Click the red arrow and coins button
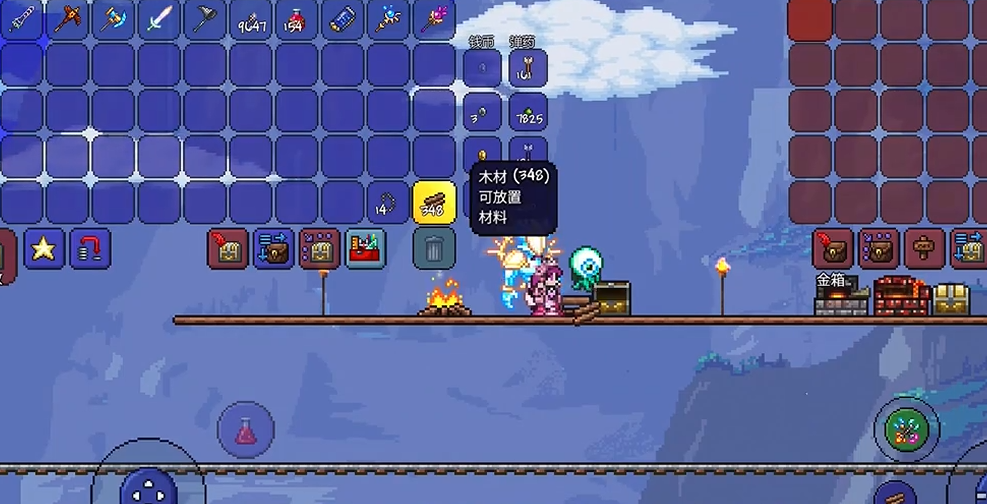This screenshot has height=504, width=987. pos(89,248)
